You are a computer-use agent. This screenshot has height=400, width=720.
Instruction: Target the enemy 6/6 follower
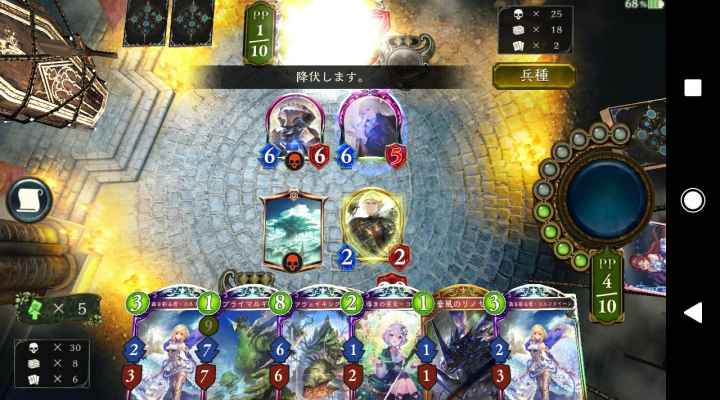pos(297,130)
